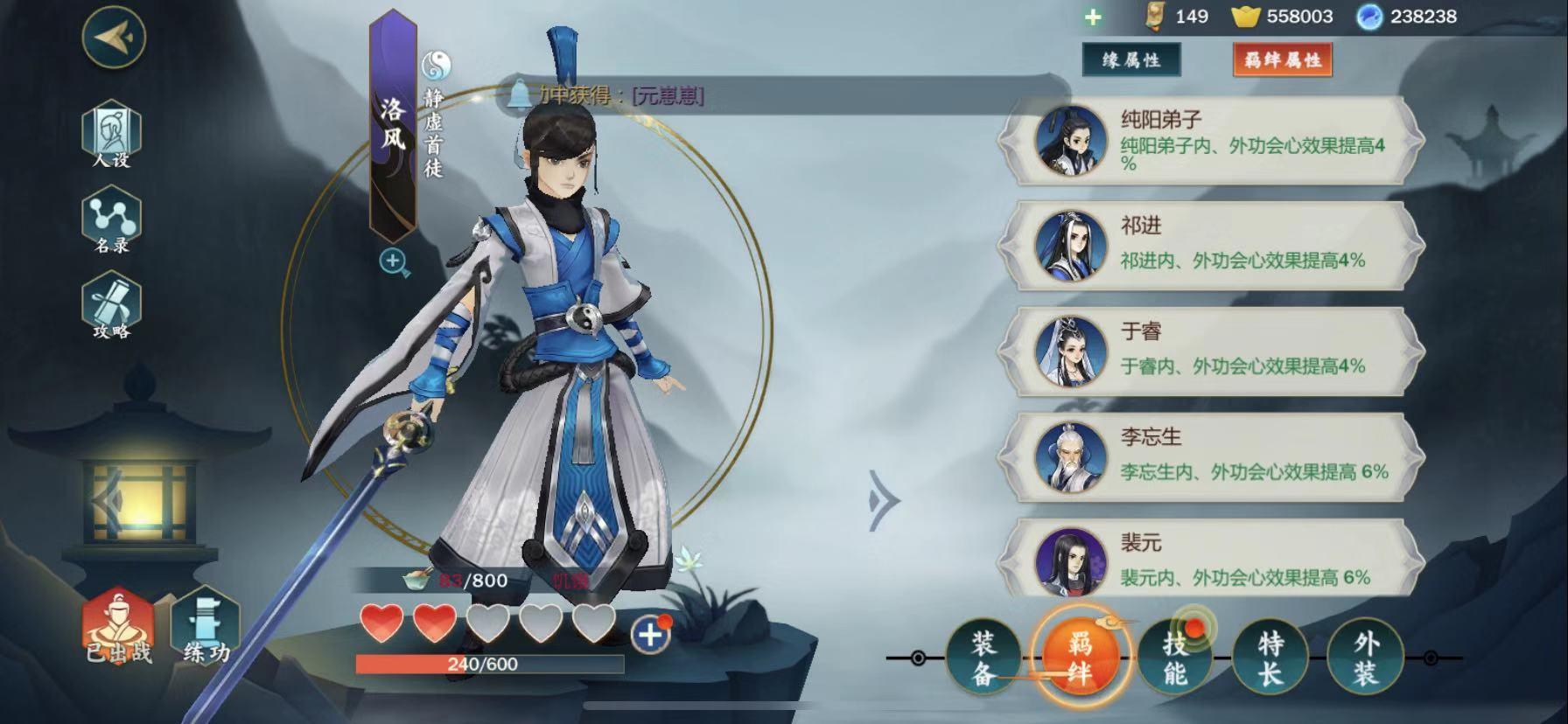The width and height of the screenshot is (1568, 724).
Task: Open the 装备 equipment tab
Action: [983, 658]
